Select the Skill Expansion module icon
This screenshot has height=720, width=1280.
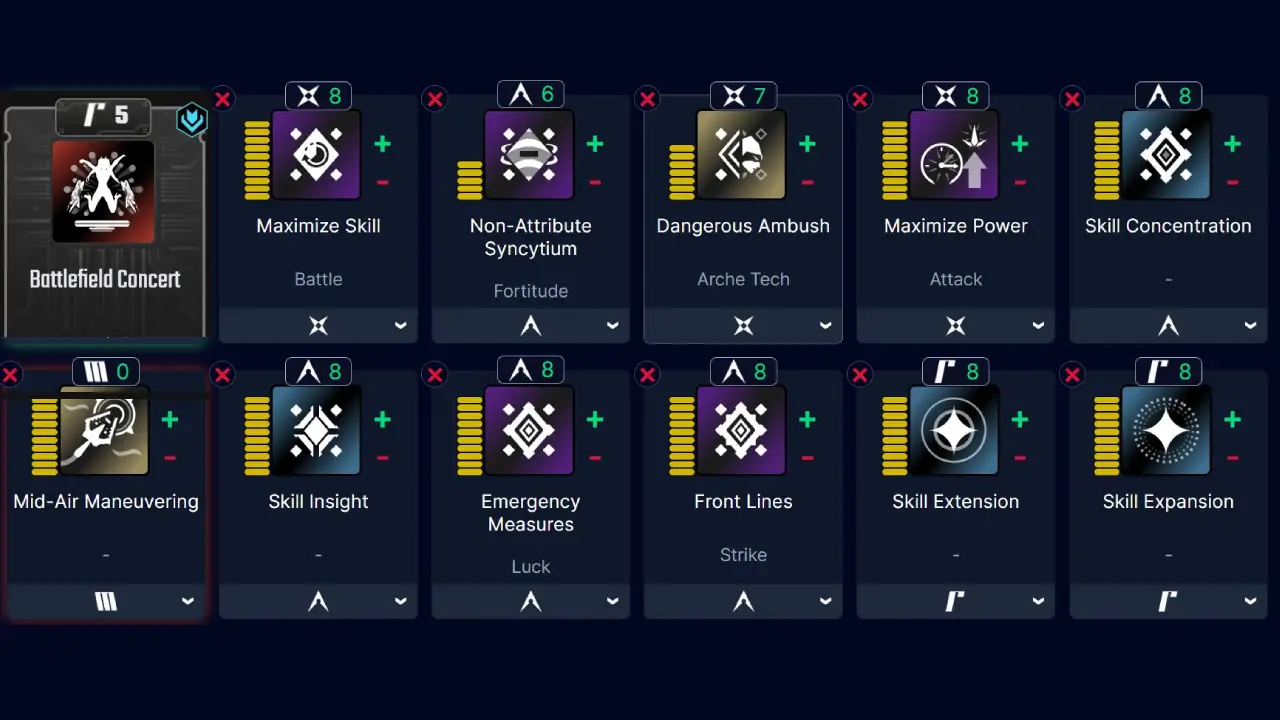pyautogui.click(x=1168, y=431)
